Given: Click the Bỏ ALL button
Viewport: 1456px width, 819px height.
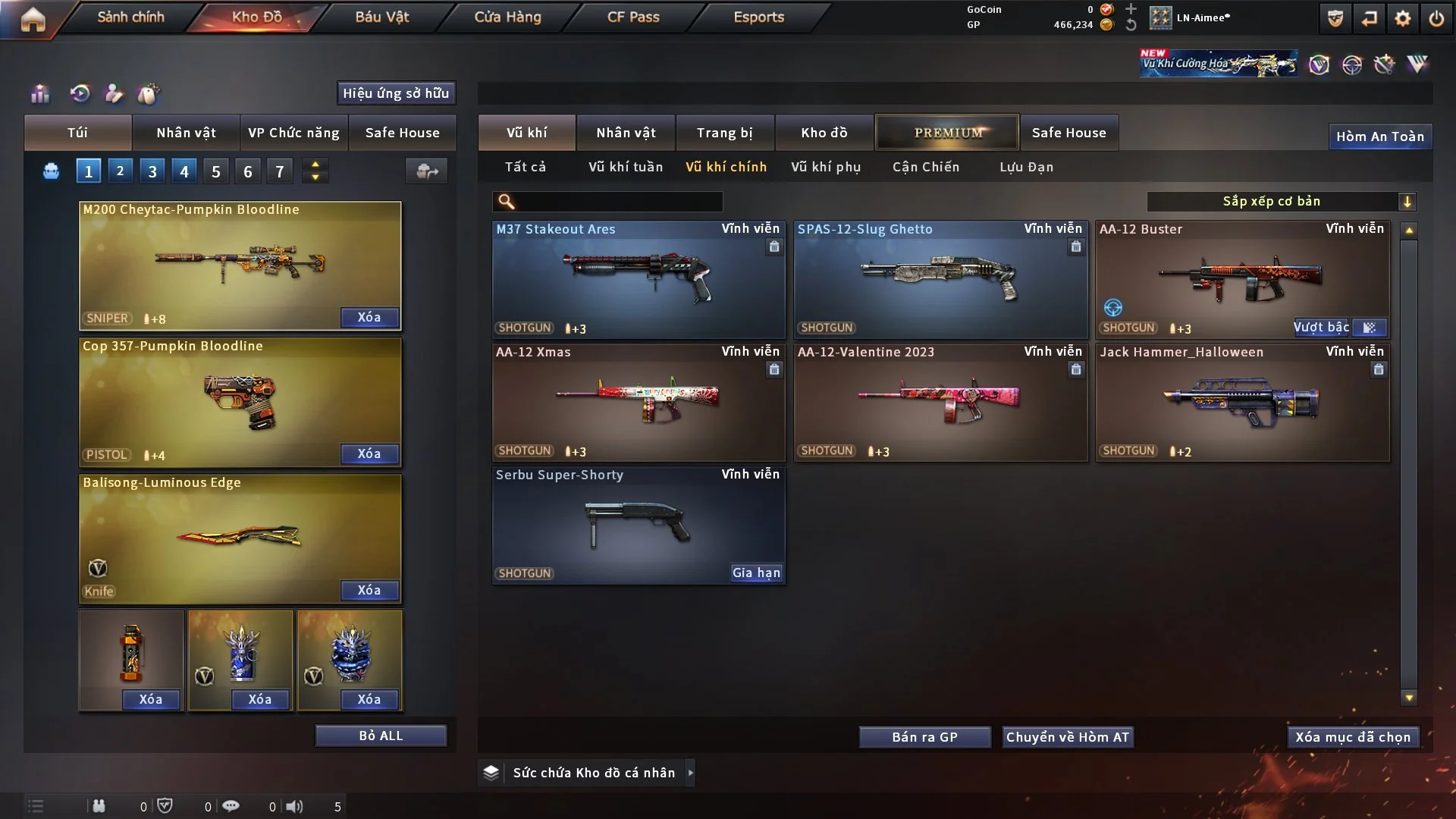Looking at the screenshot, I should (x=381, y=736).
